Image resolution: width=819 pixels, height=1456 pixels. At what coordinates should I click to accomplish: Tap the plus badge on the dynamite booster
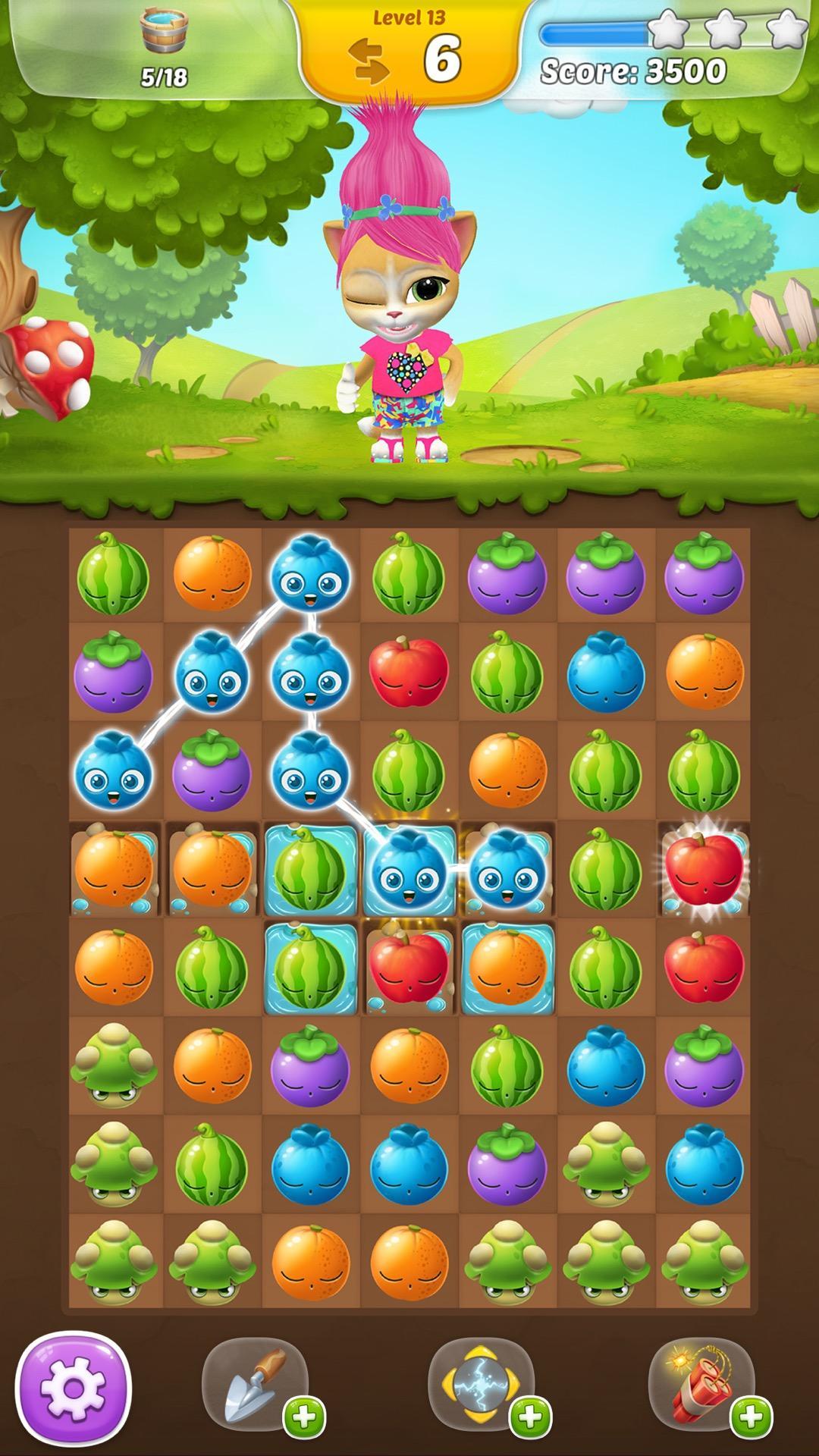(751, 1416)
